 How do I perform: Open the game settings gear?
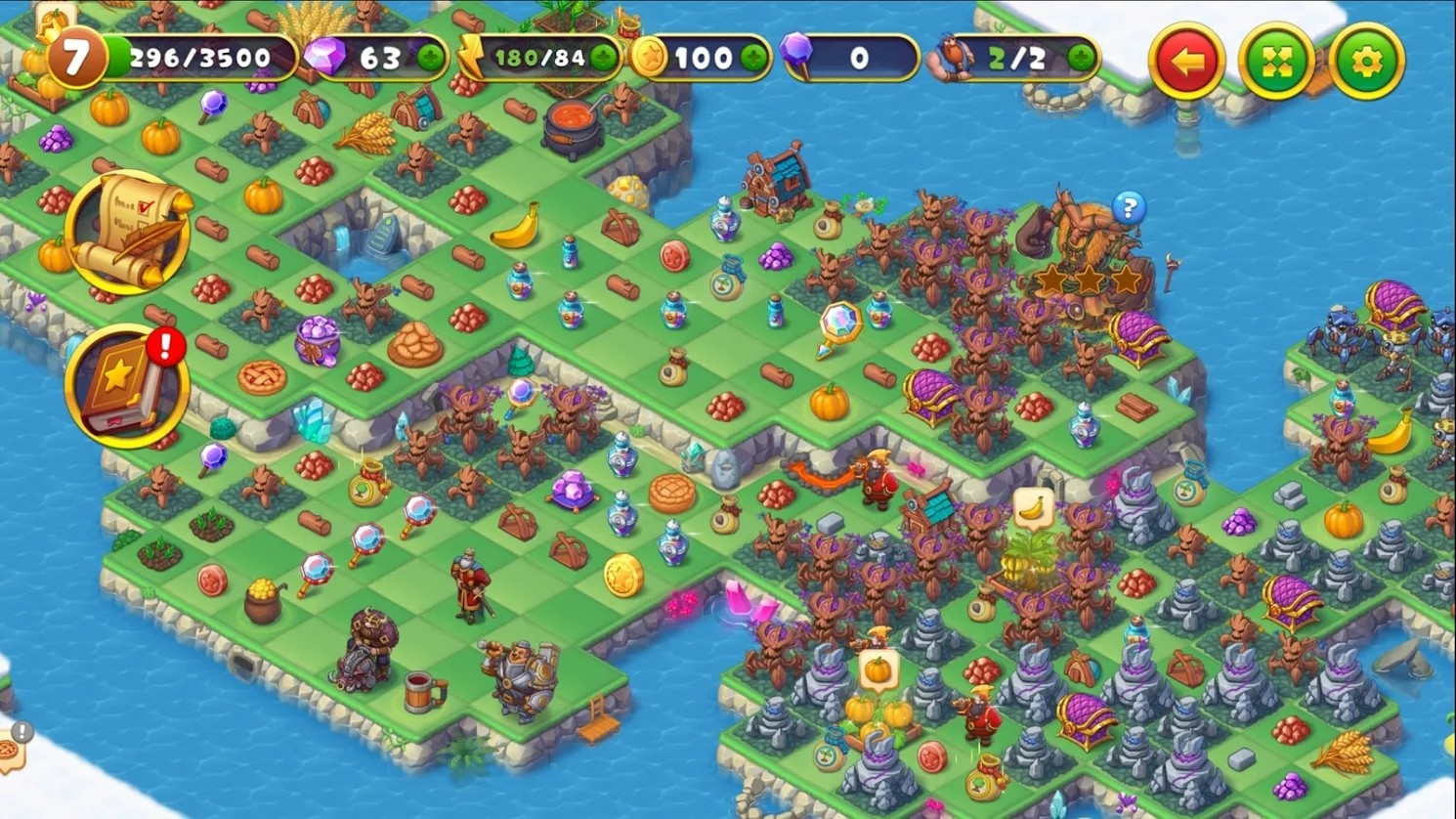[x=1367, y=60]
